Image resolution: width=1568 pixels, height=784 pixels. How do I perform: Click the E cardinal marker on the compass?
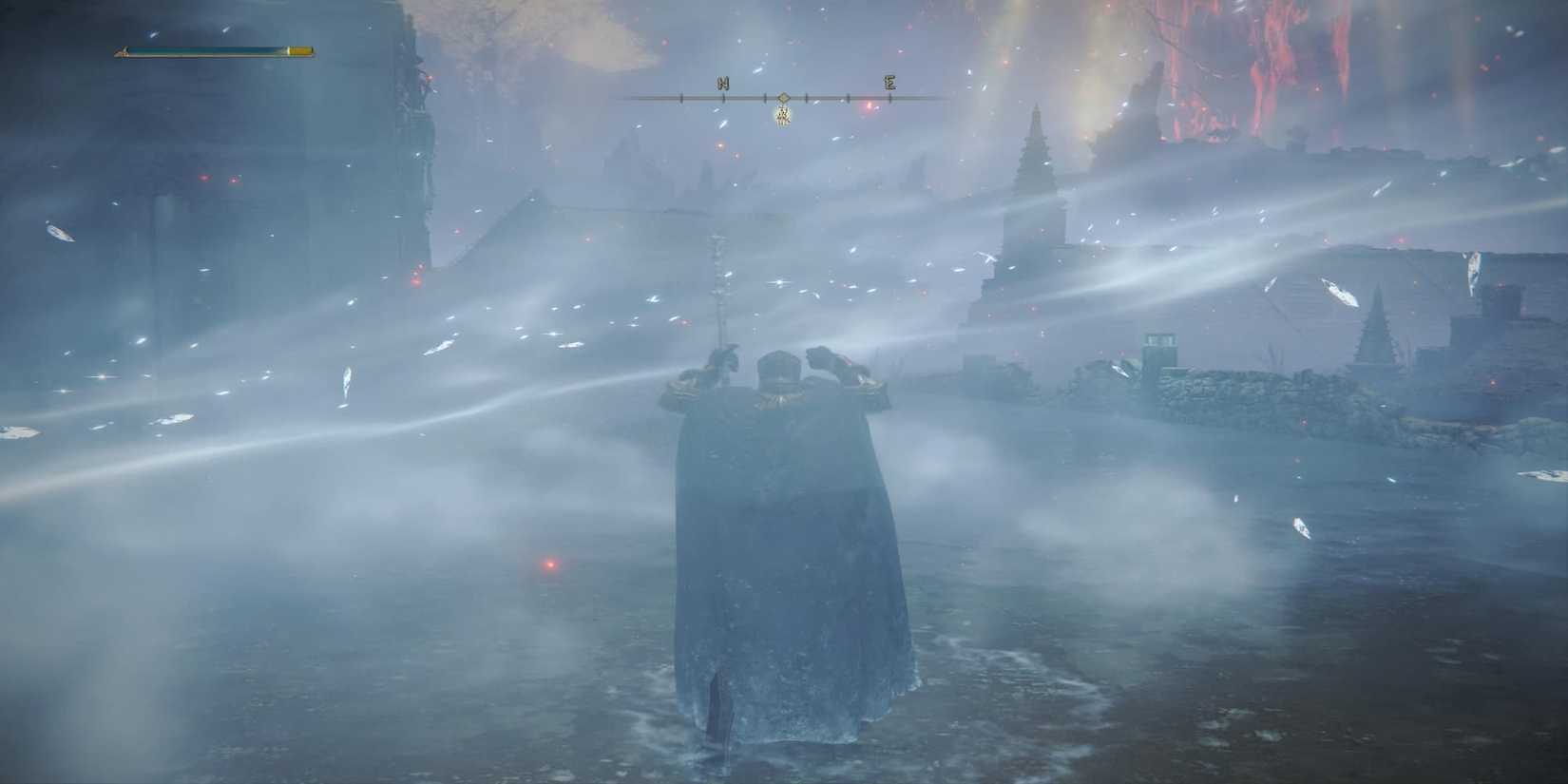(888, 84)
